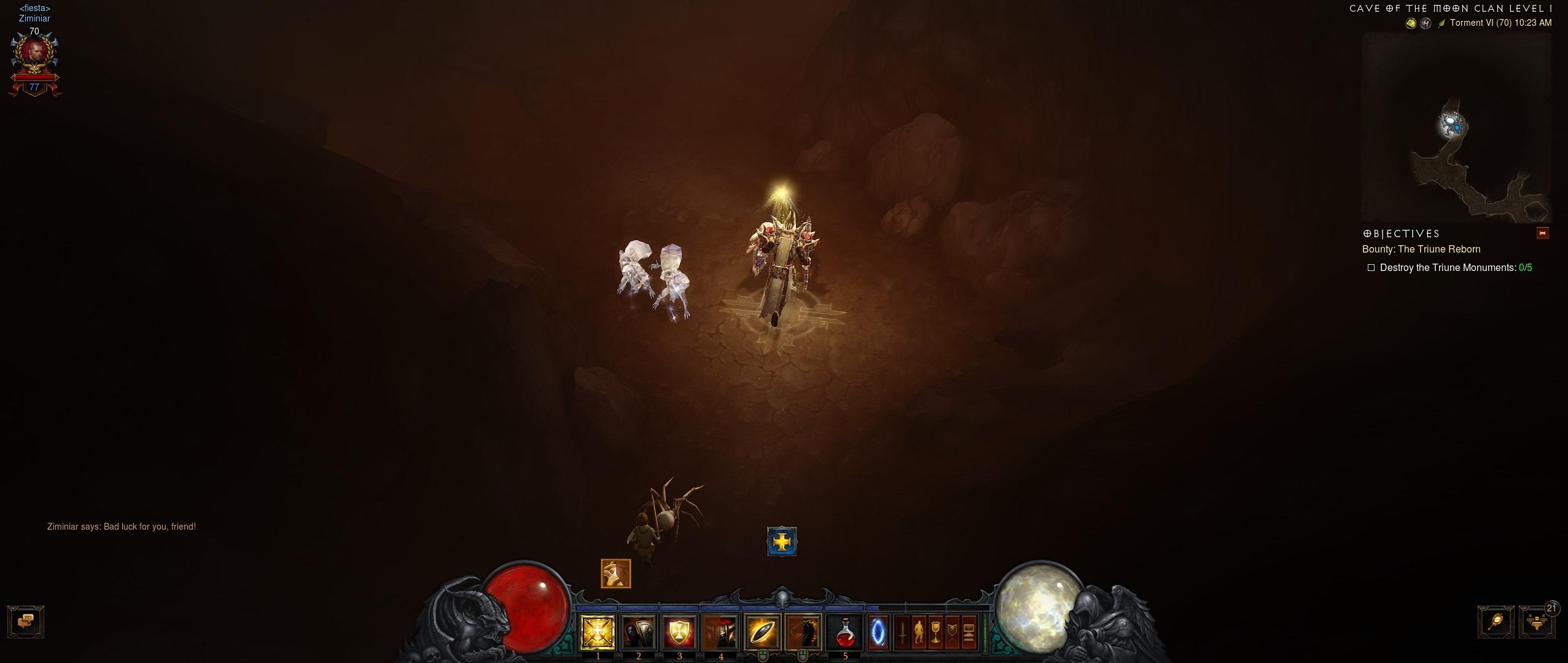Activate the golden cross shield skill
The width and height of the screenshot is (1568, 663).
pyautogui.click(x=679, y=632)
